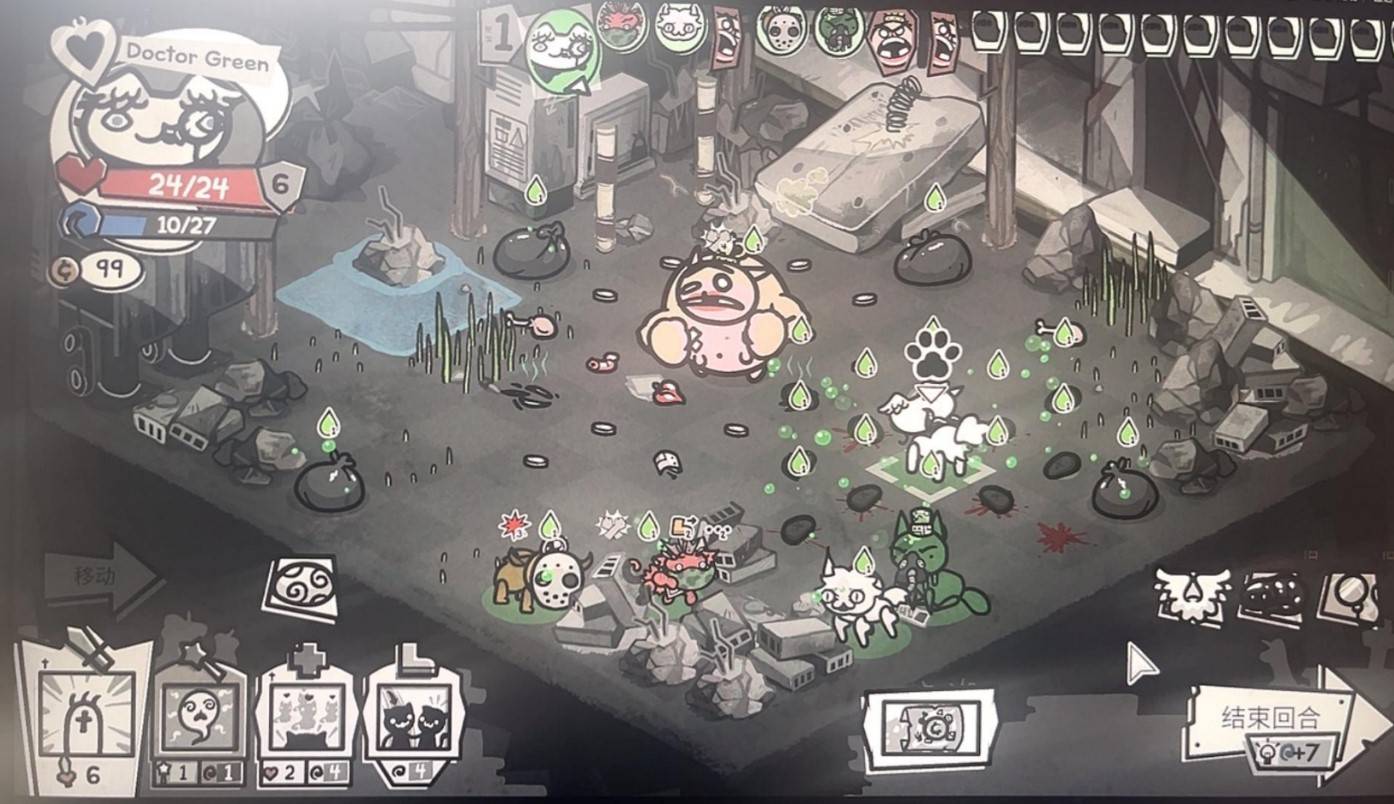Click the dark spotted blob icon
The width and height of the screenshot is (1394, 804).
[1272, 596]
